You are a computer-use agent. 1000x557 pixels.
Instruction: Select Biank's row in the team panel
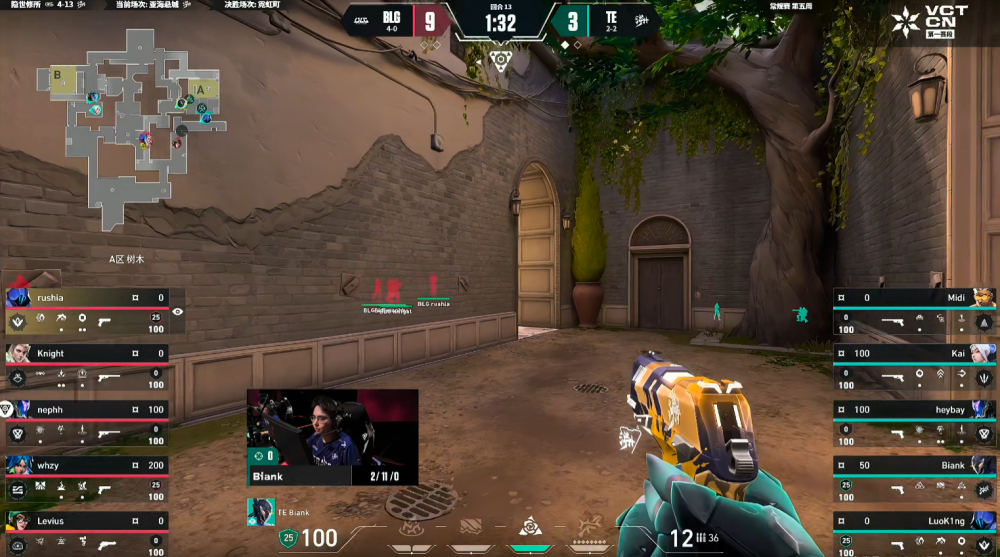[914, 479]
